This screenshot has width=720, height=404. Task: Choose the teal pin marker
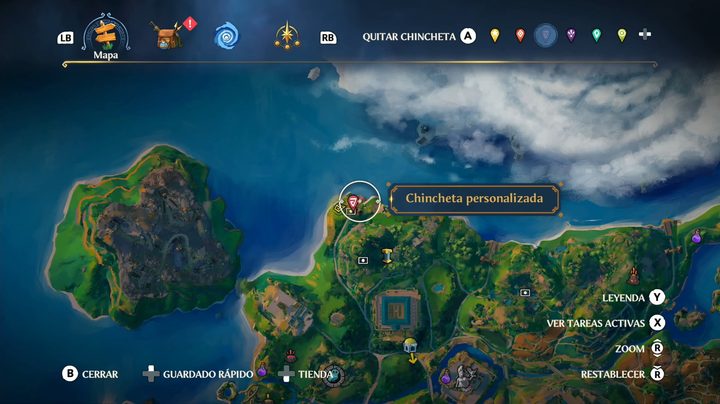(596, 36)
